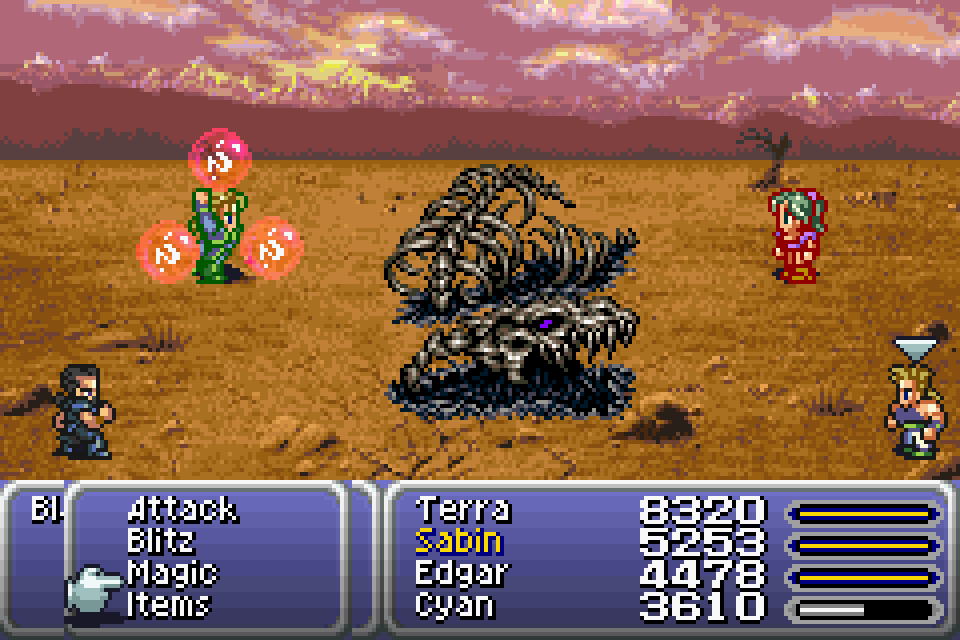Open the Magic command
Screen dimensions: 960x640
click(172, 574)
